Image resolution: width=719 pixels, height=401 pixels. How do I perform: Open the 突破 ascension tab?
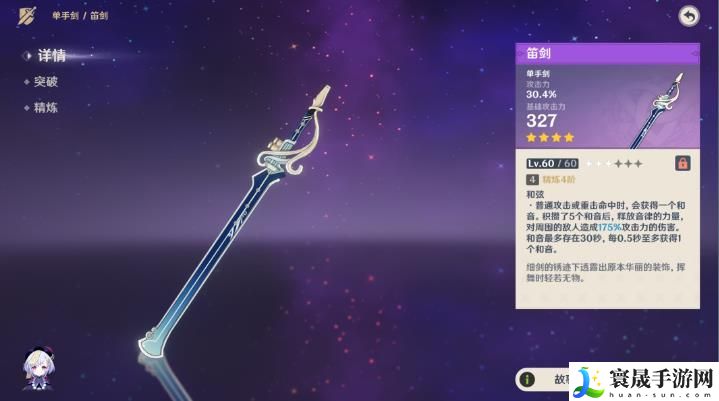coord(45,82)
